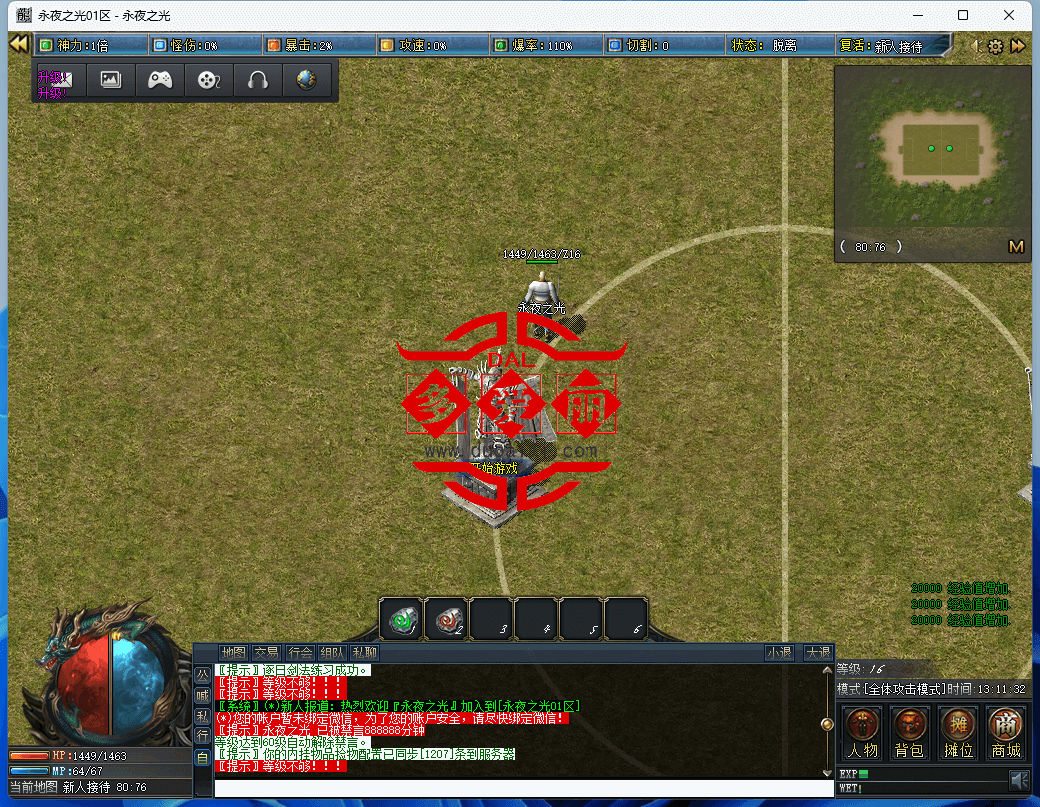The image size is (1040, 807).
Task: Maximize the game window
Action: point(963,15)
